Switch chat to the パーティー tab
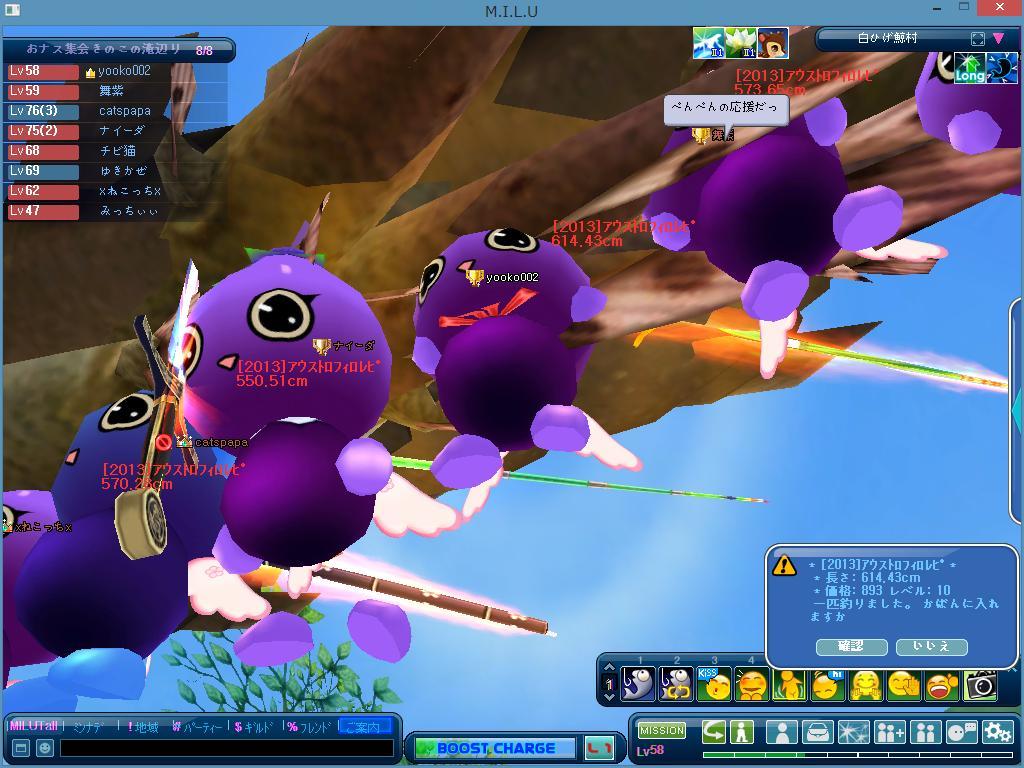Image resolution: width=1024 pixels, height=768 pixels. coord(198,727)
